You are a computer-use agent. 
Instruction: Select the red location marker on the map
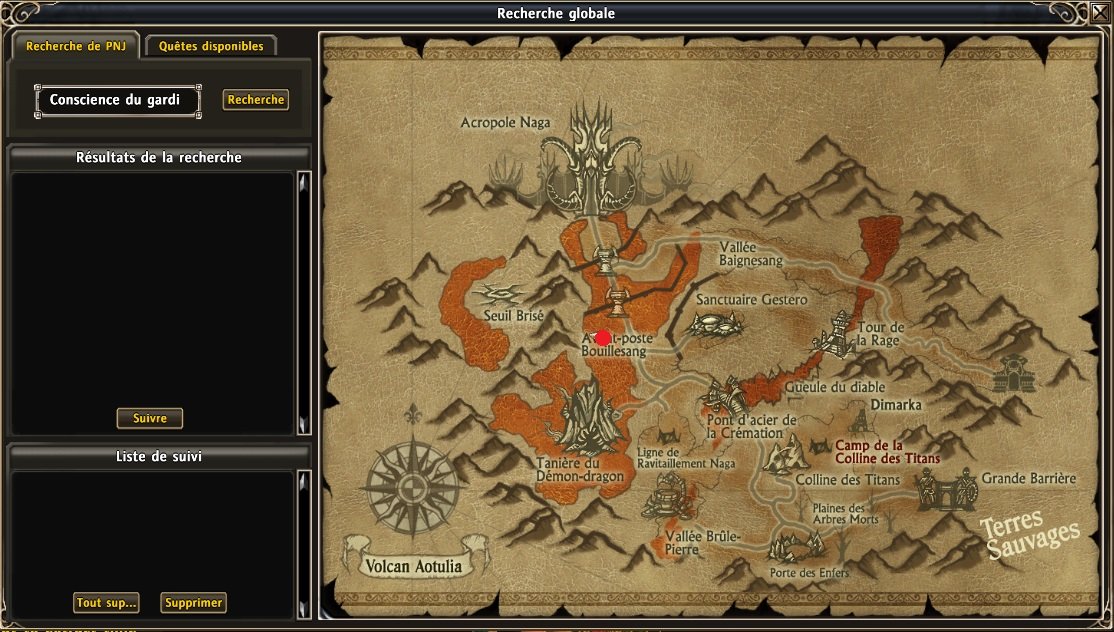tap(603, 338)
